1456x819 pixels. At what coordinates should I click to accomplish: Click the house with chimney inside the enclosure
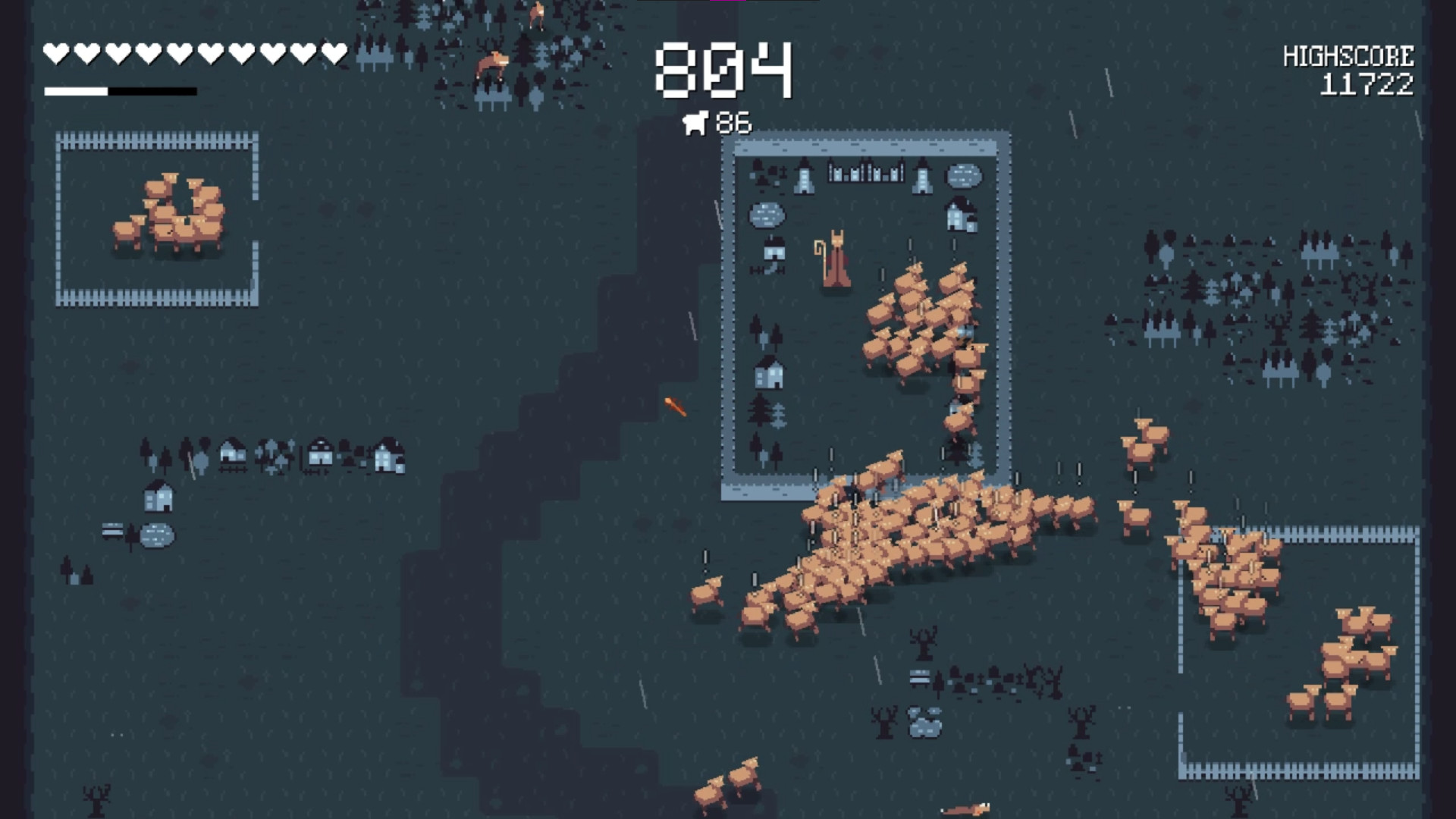[x=958, y=216]
